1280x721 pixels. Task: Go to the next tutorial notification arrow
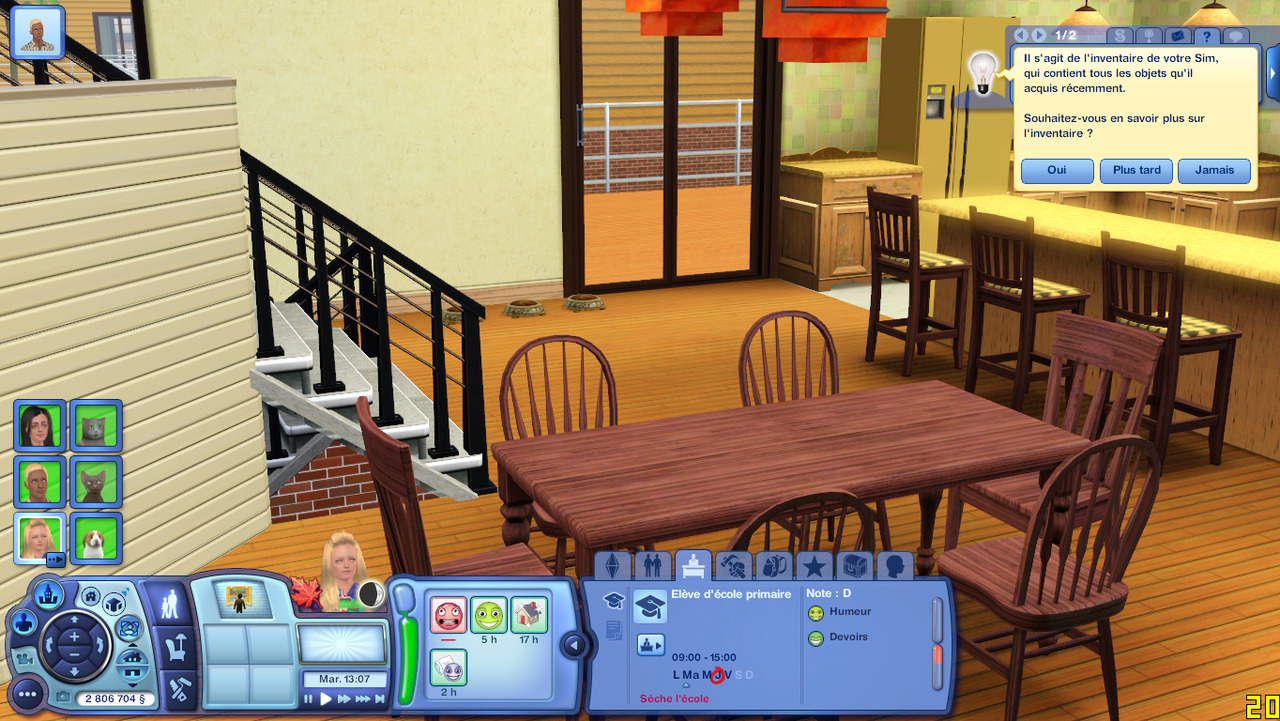tap(1040, 35)
